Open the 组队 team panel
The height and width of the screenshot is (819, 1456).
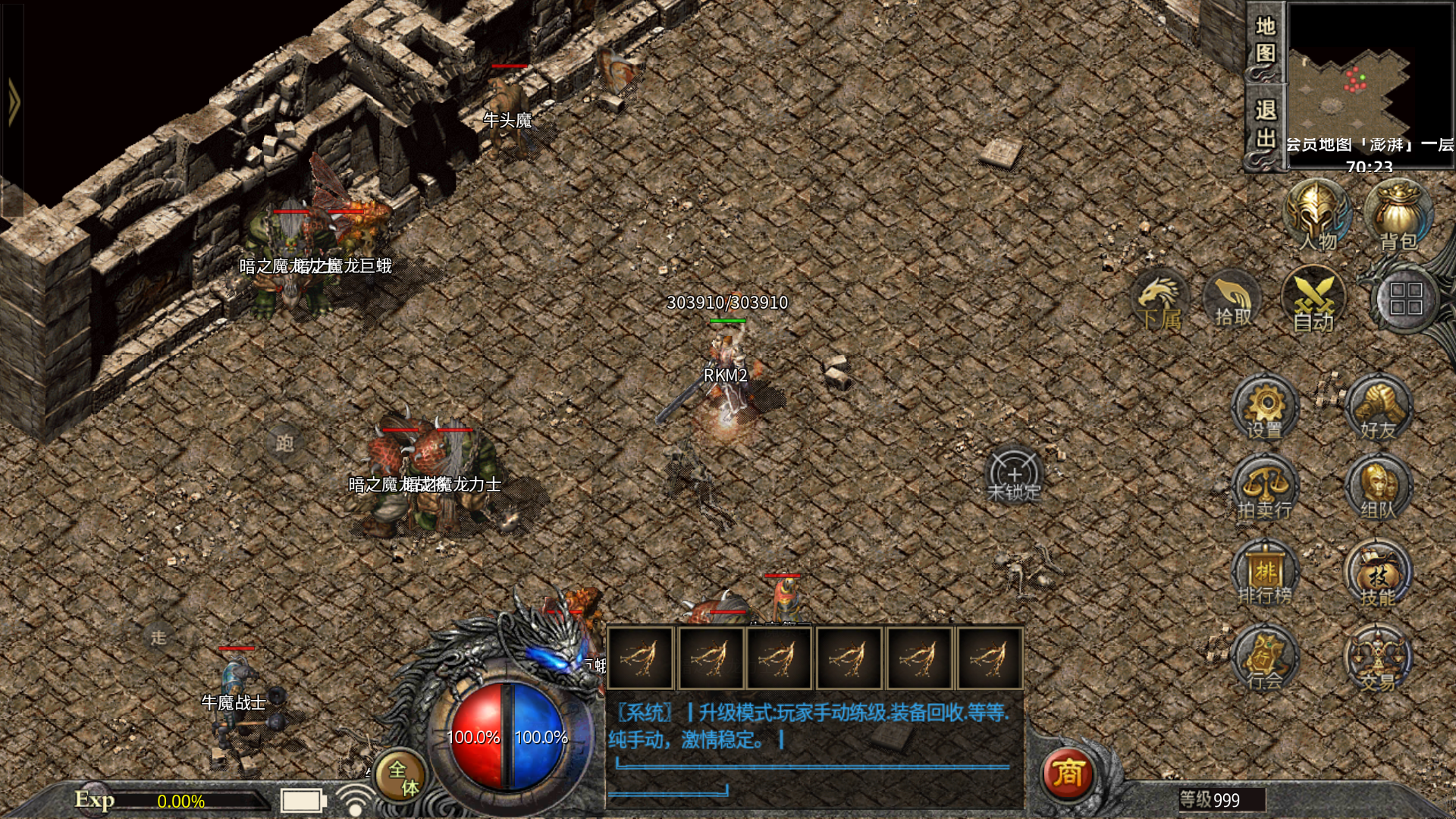[1378, 491]
